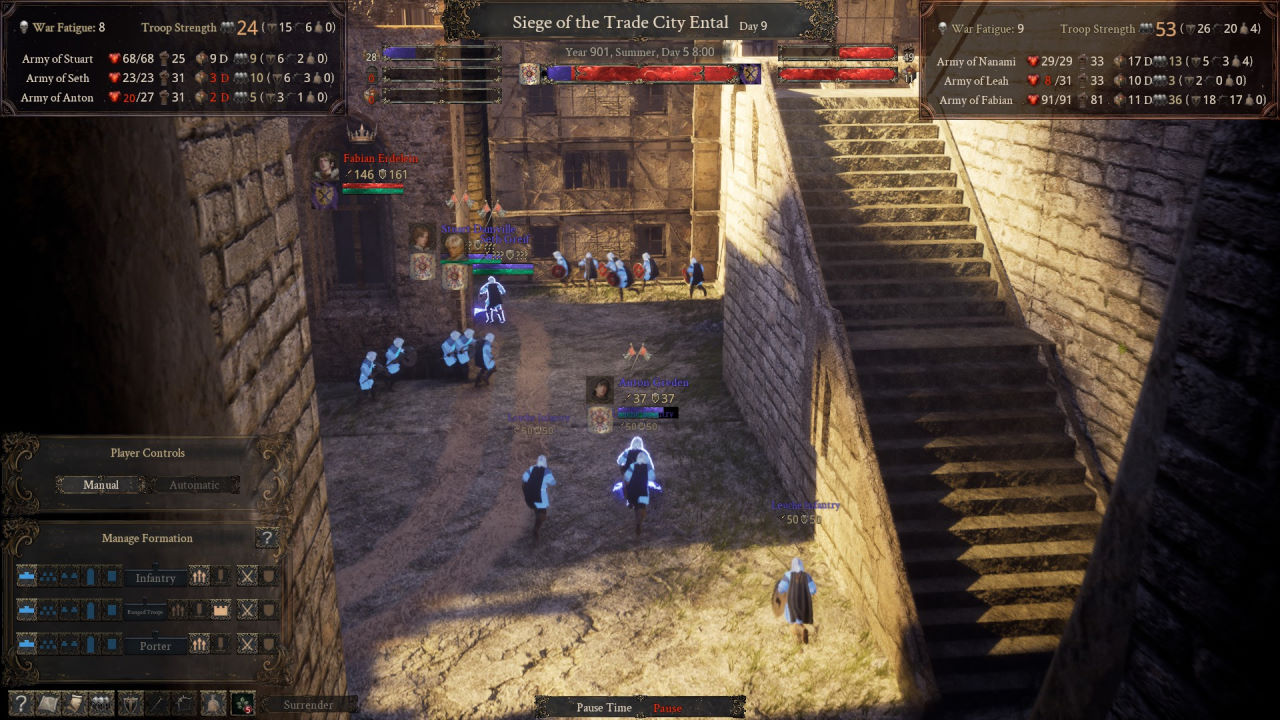Switch player controls to Manual

(x=101, y=485)
